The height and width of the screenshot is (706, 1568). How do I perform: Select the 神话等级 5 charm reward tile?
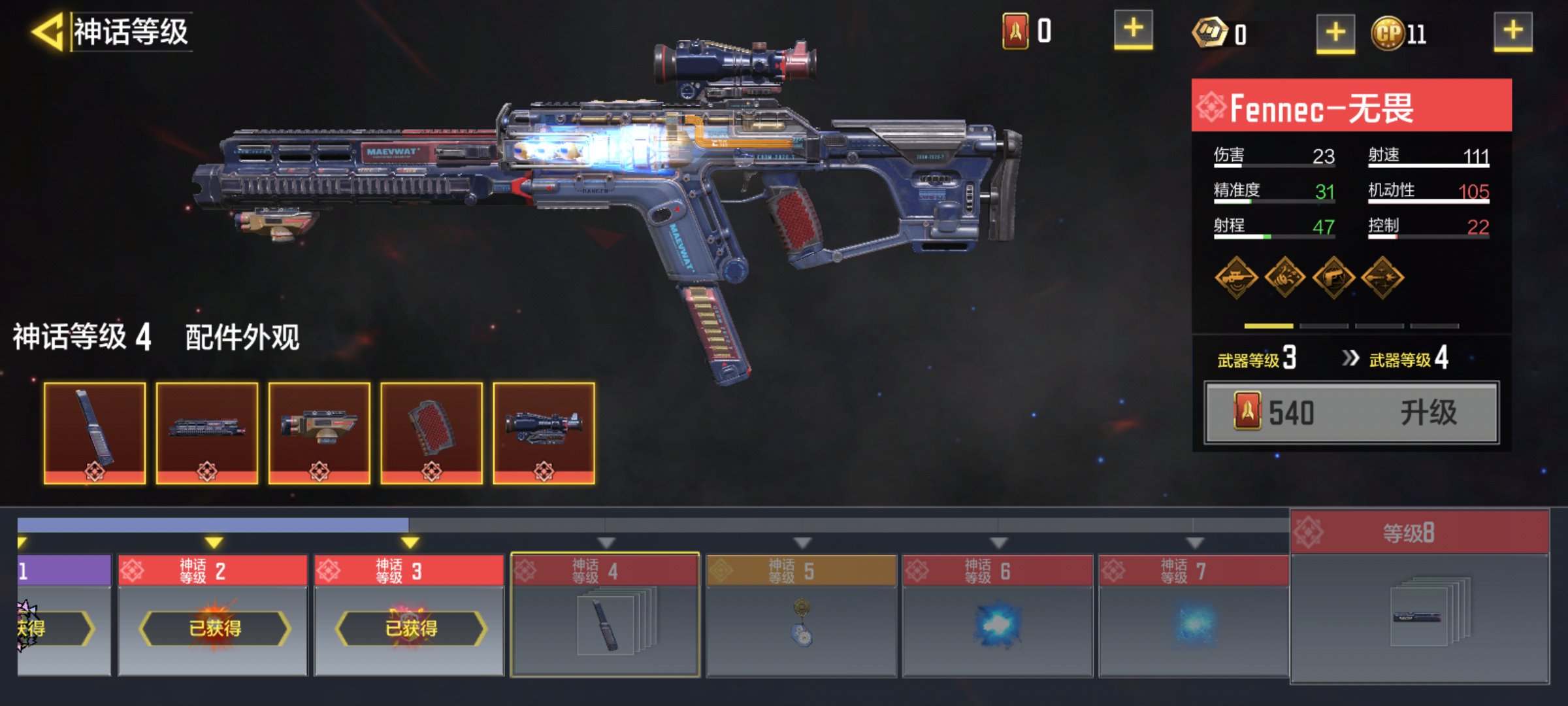[801, 614]
